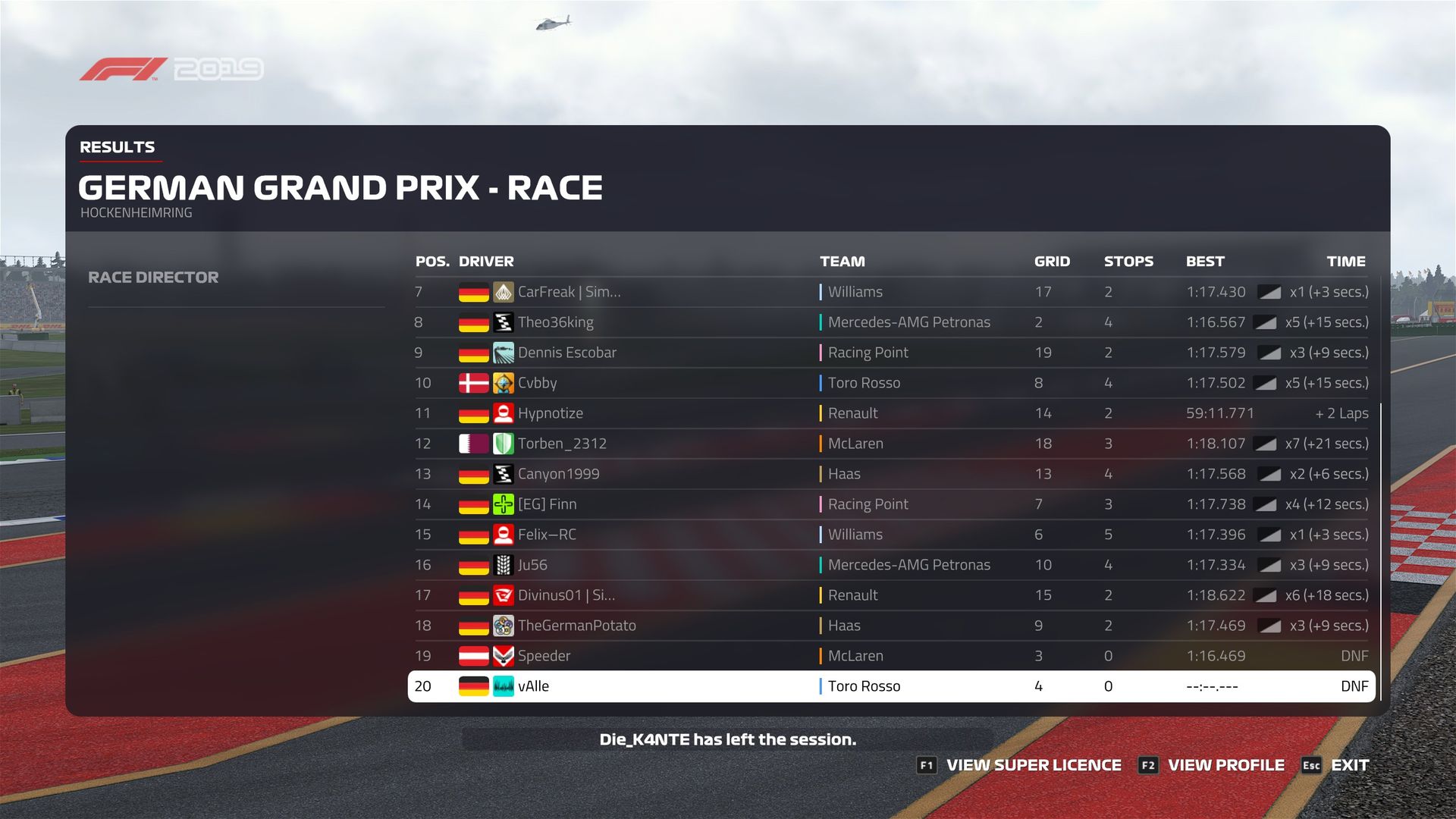Exit the results screen
This screenshot has height=819, width=1456.
tap(1336, 765)
